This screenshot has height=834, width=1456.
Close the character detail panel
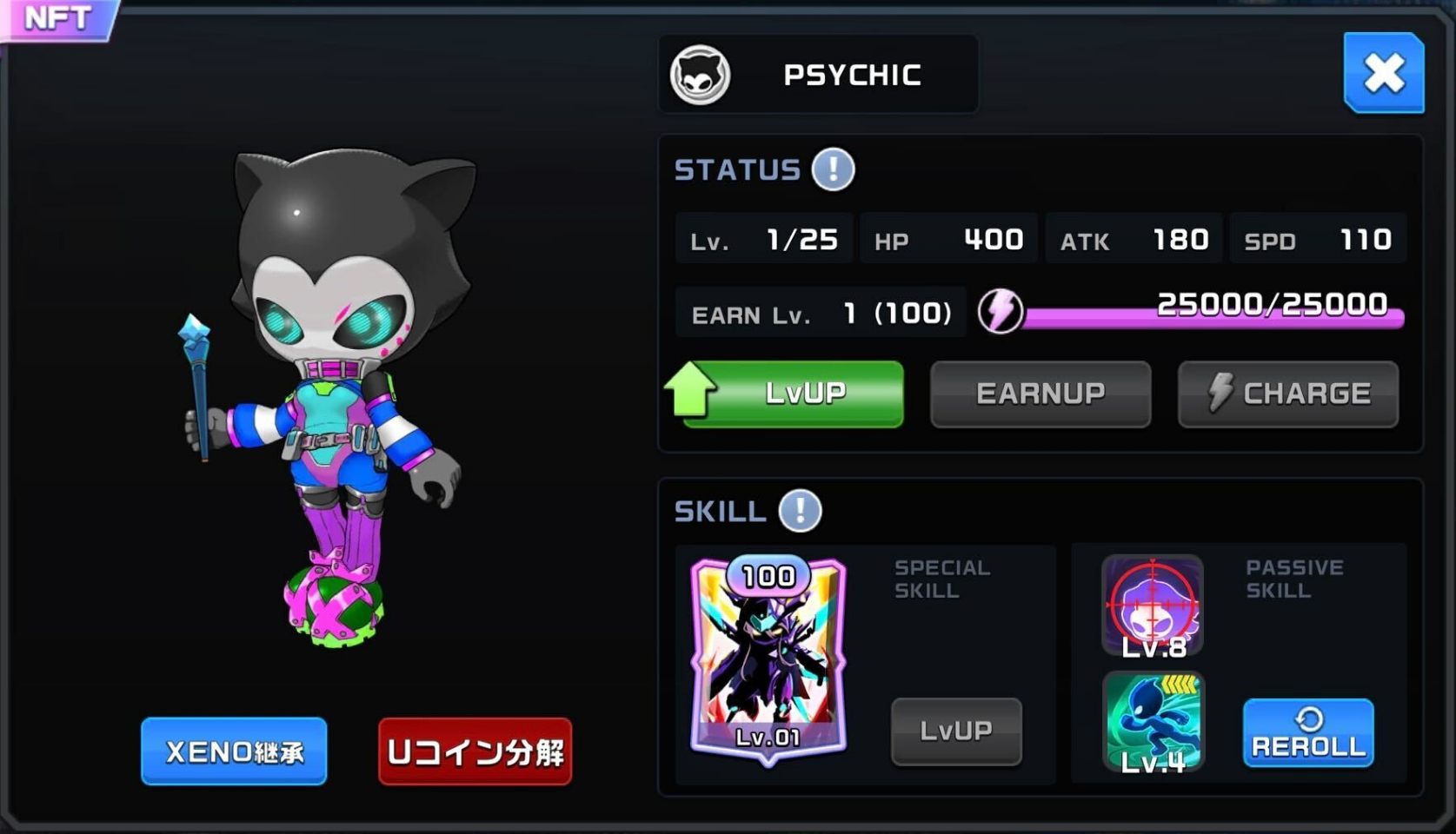pyautogui.click(x=1383, y=73)
